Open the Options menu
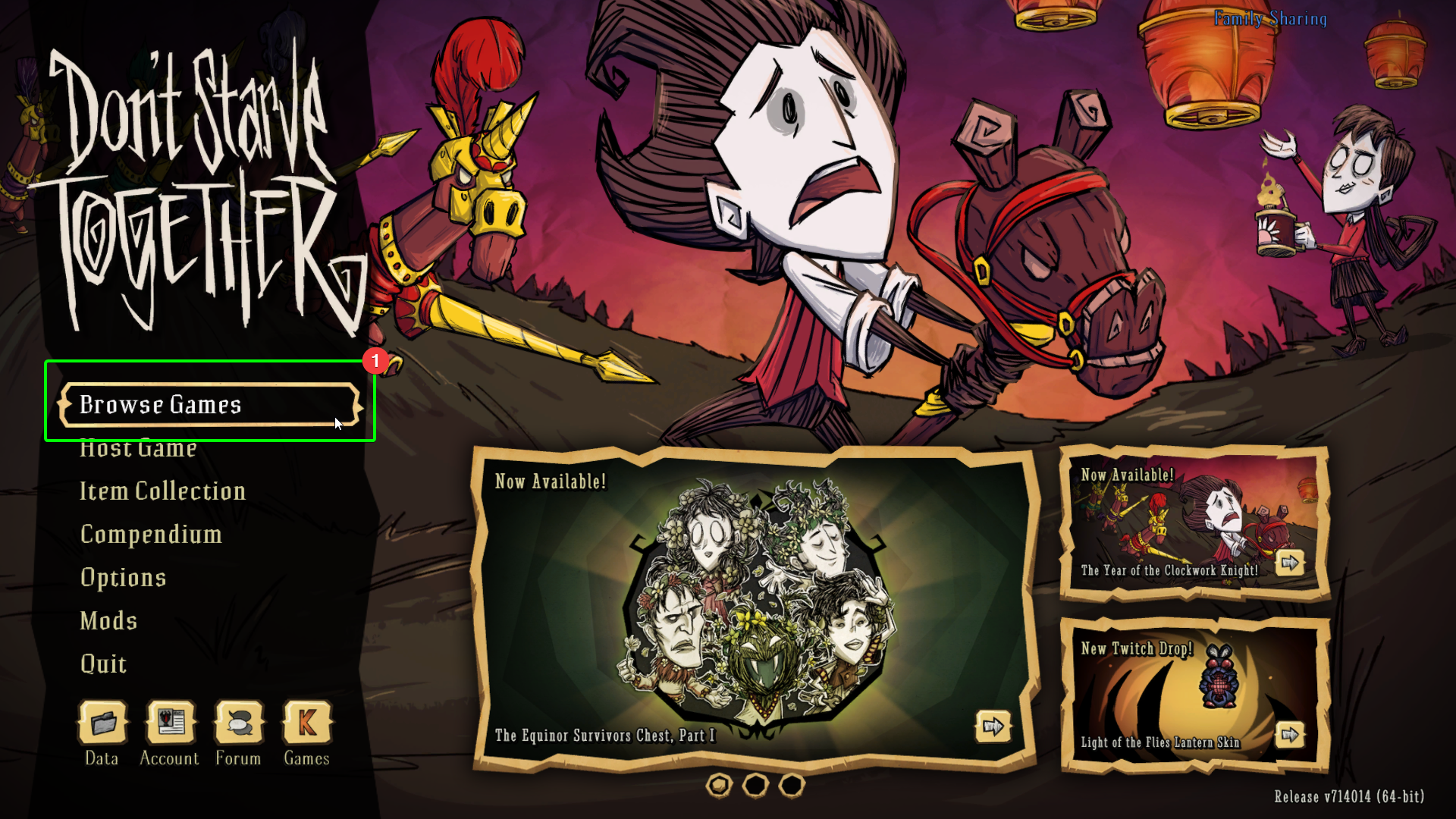Viewport: 1456px width, 819px height. tap(123, 578)
